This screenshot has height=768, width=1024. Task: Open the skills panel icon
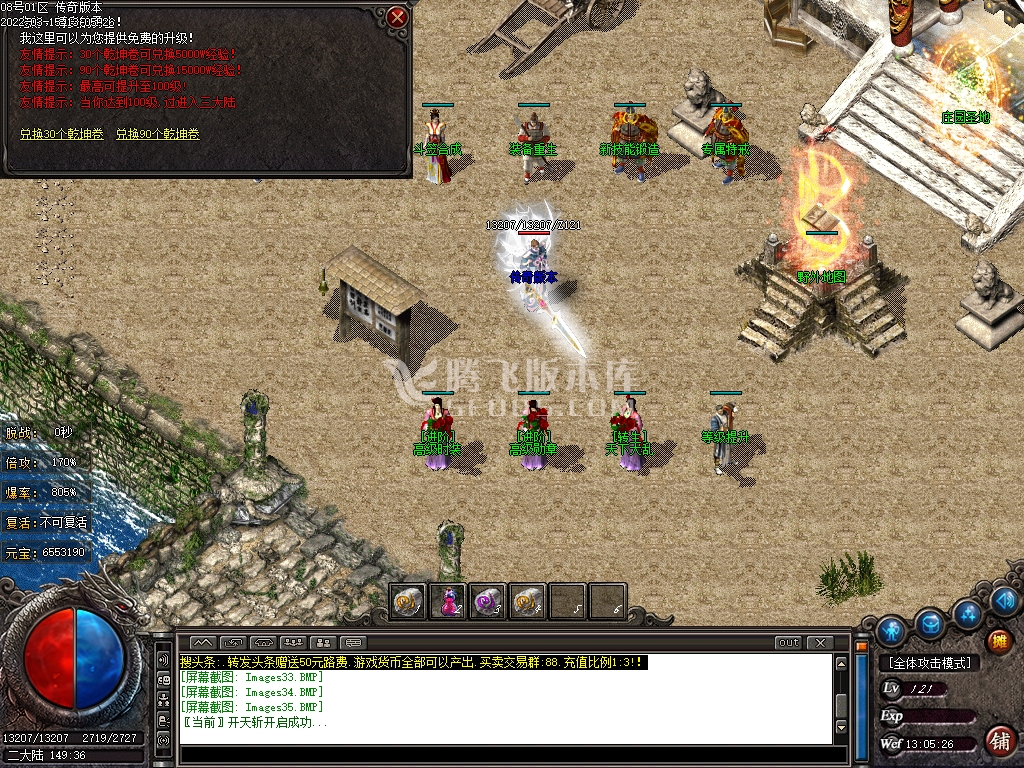(x=967, y=612)
